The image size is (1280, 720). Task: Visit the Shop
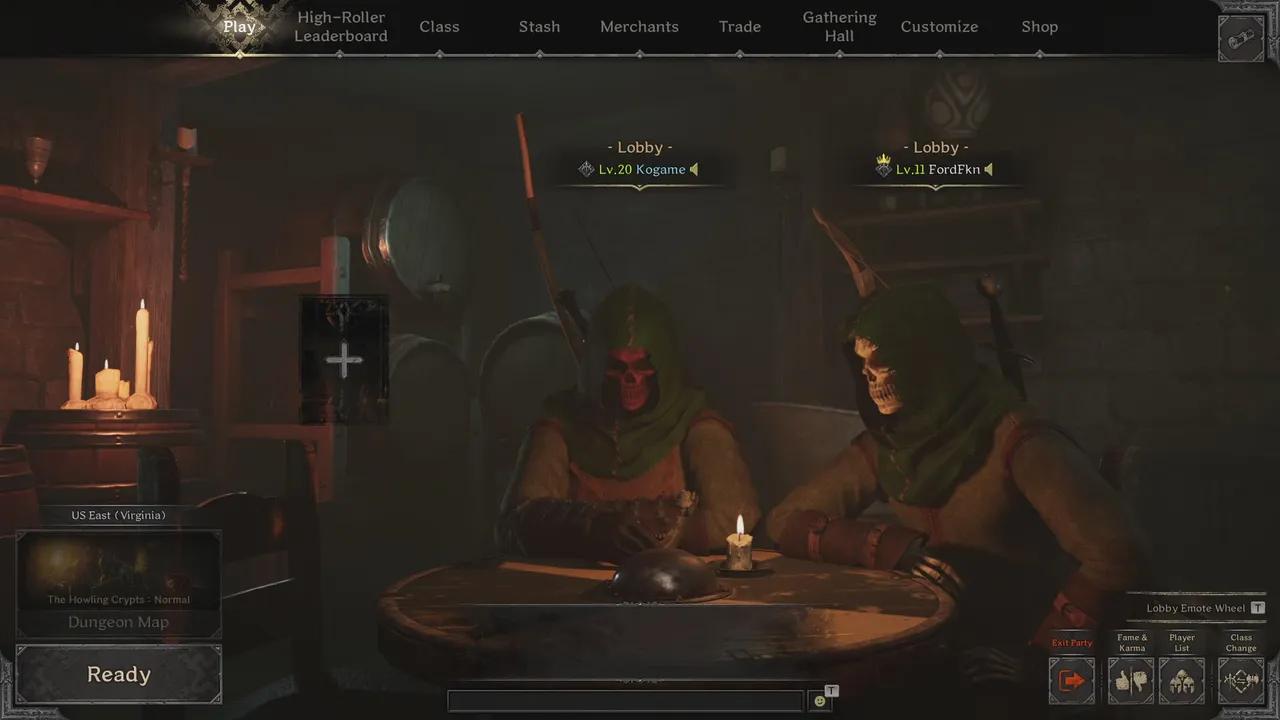coord(1040,27)
